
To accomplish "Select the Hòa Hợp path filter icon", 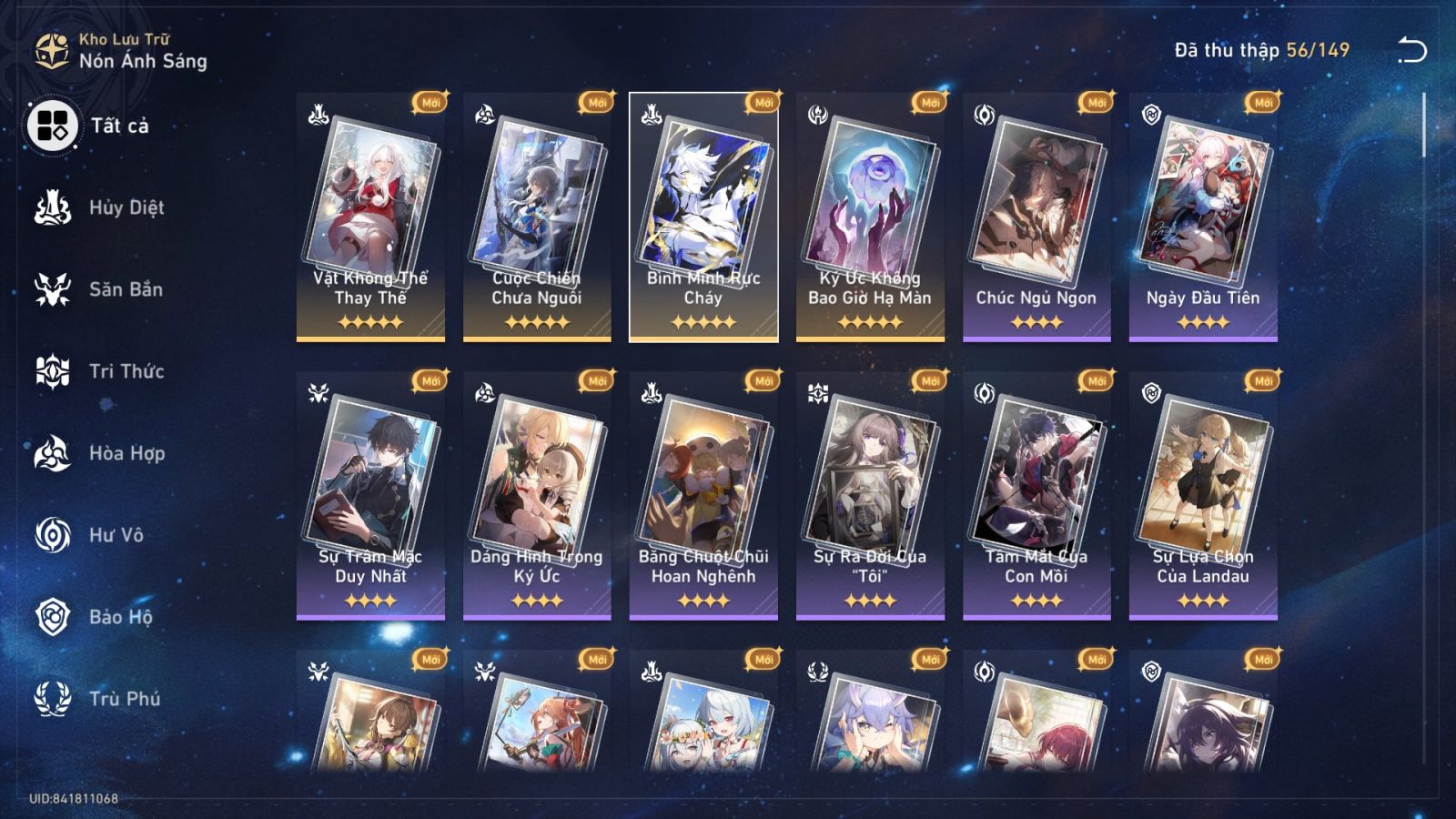I will point(55,453).
